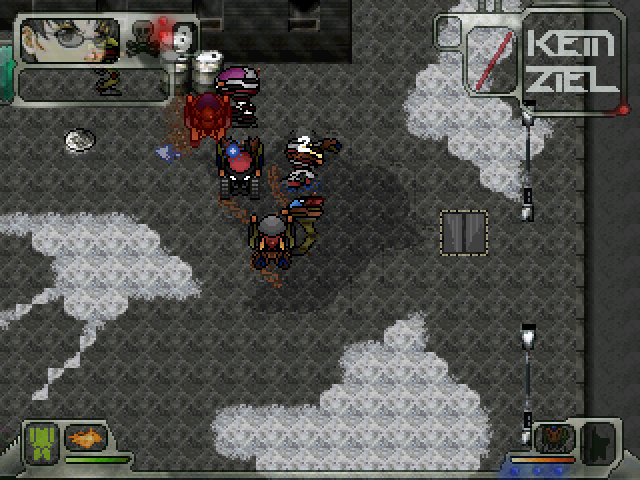640x480 pixels.
Task: Click the orange creature icon
Action: click(555, 437)
